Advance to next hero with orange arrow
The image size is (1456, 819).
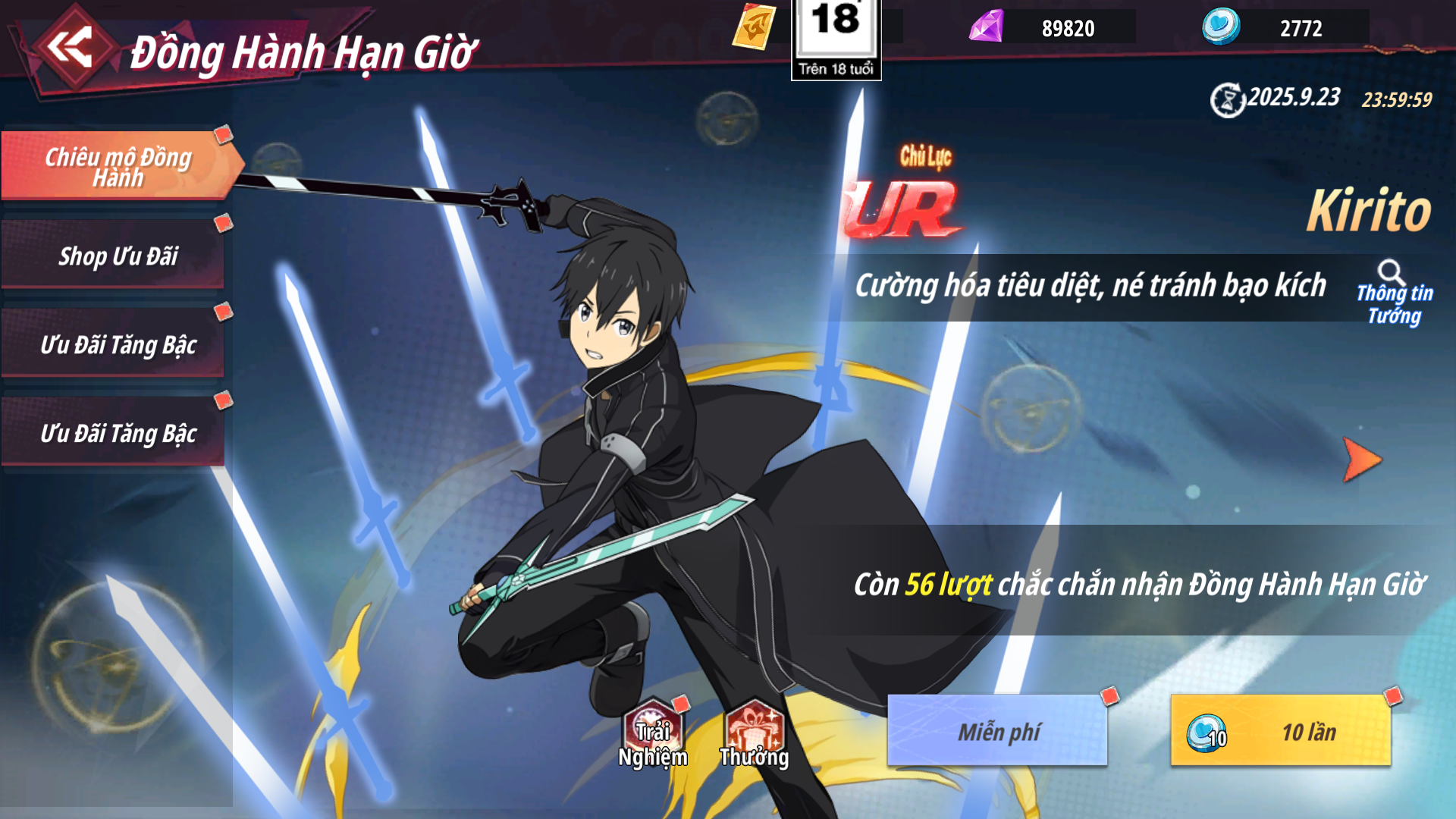point(1362,460)
